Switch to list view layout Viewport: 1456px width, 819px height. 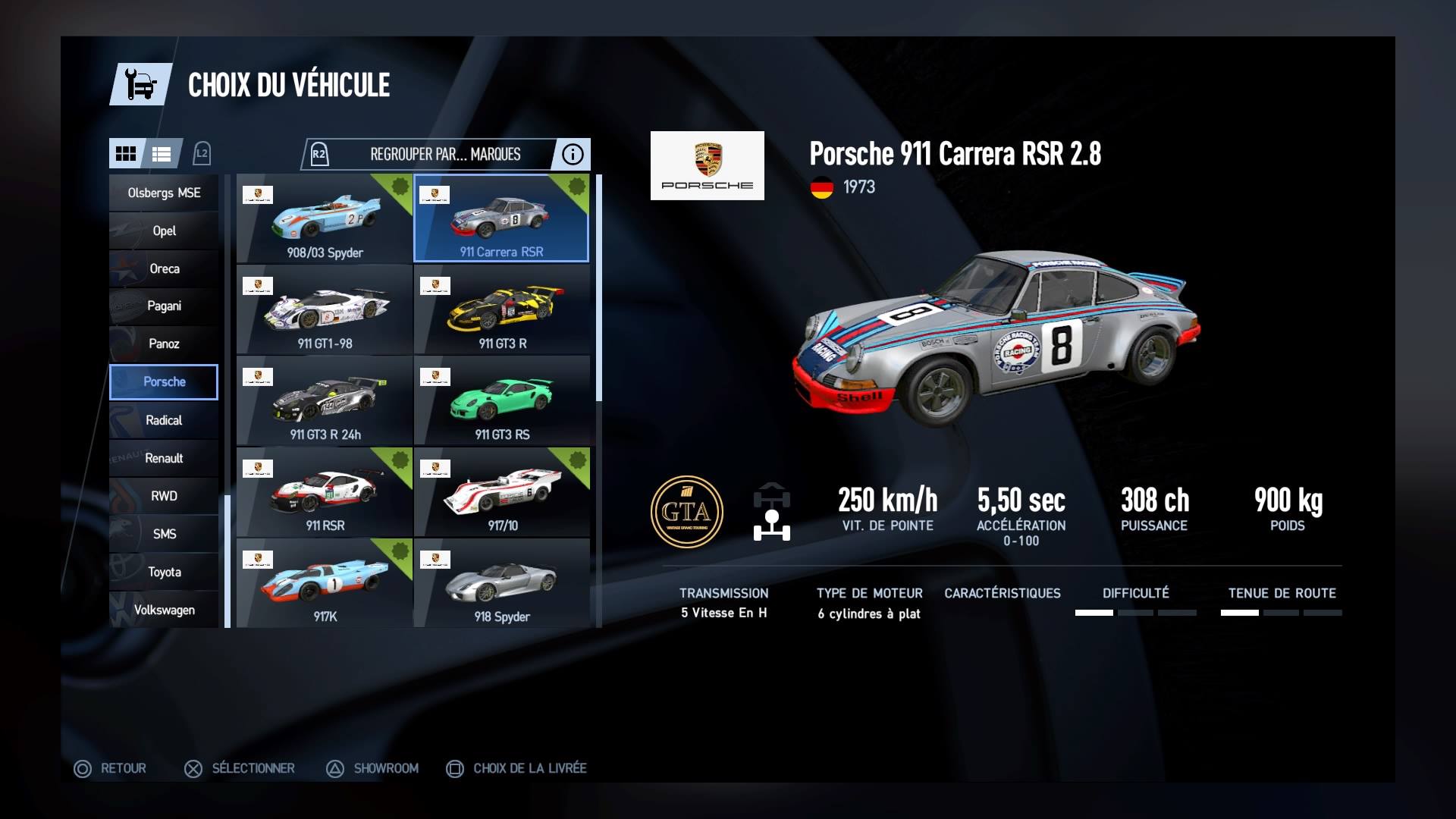tap(162, 154)
